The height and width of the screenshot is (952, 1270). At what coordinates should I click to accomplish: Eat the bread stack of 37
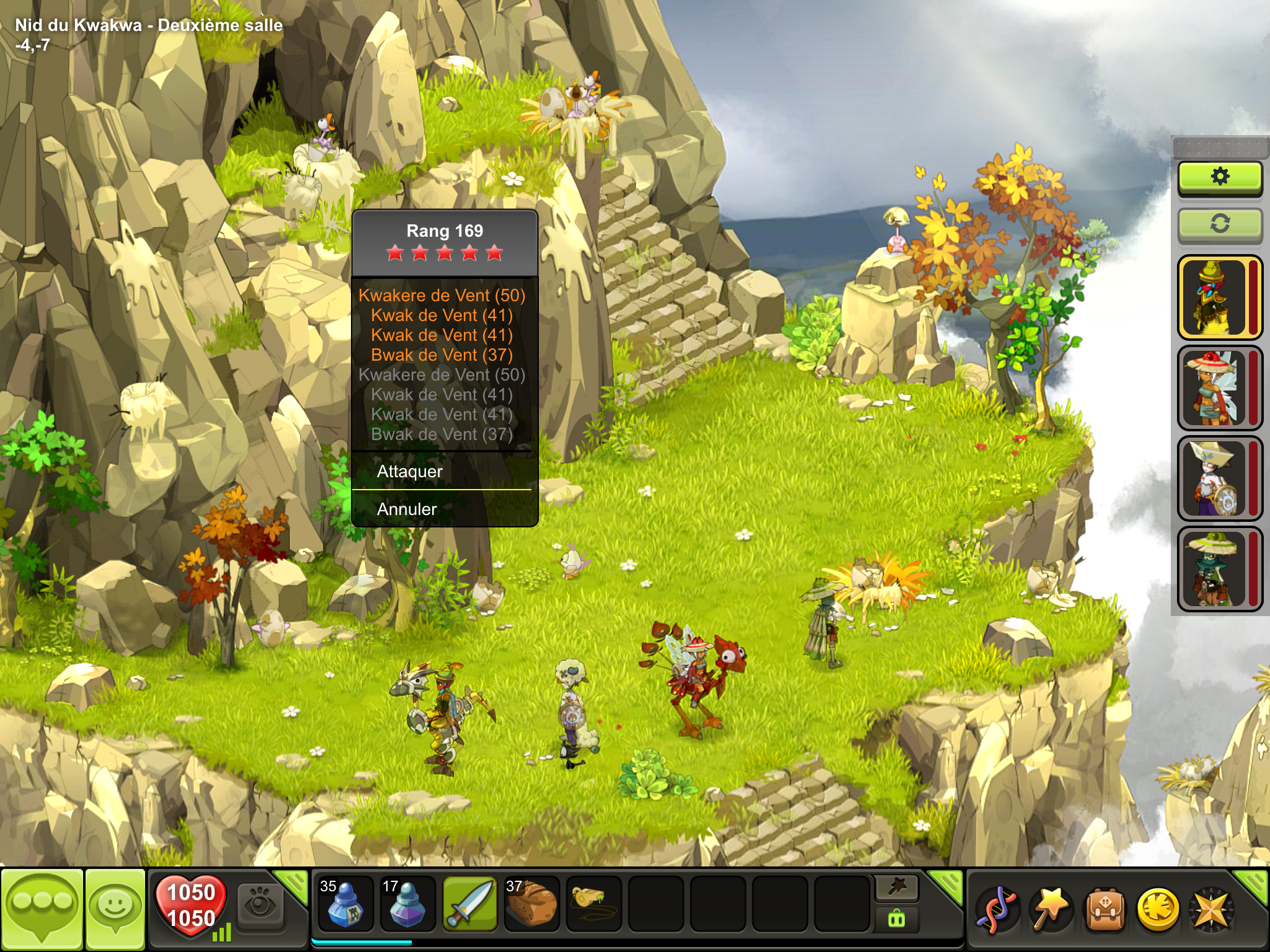coord(531,904)
